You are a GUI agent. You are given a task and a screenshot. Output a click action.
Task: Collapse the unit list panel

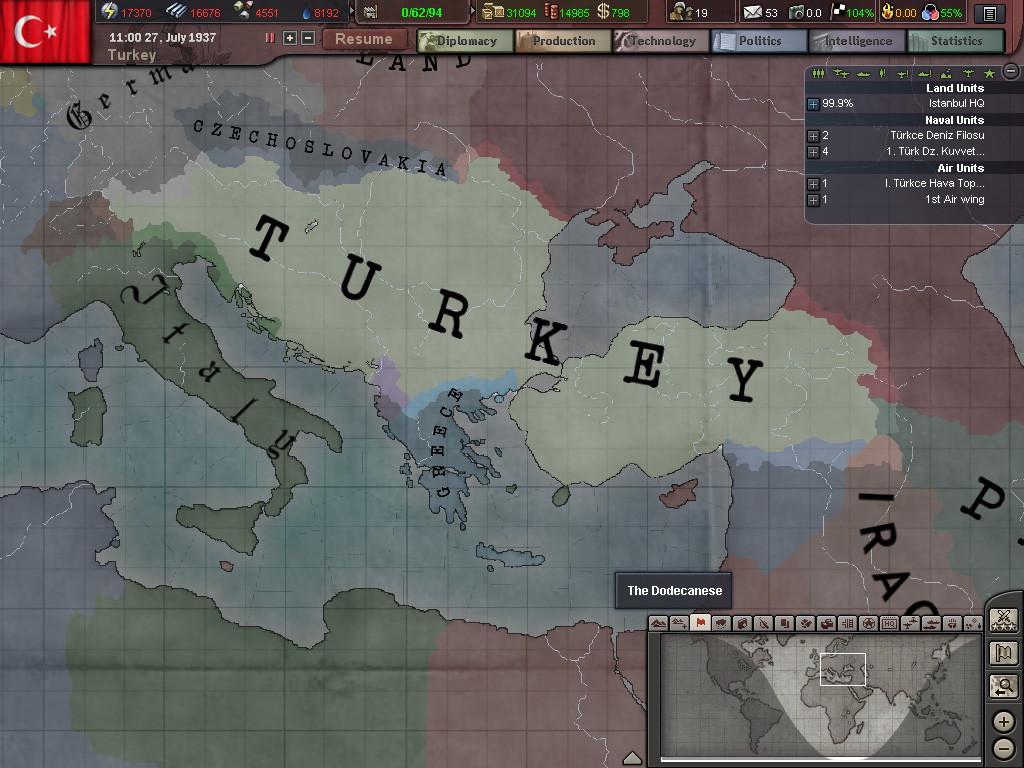pos(1011,71)
